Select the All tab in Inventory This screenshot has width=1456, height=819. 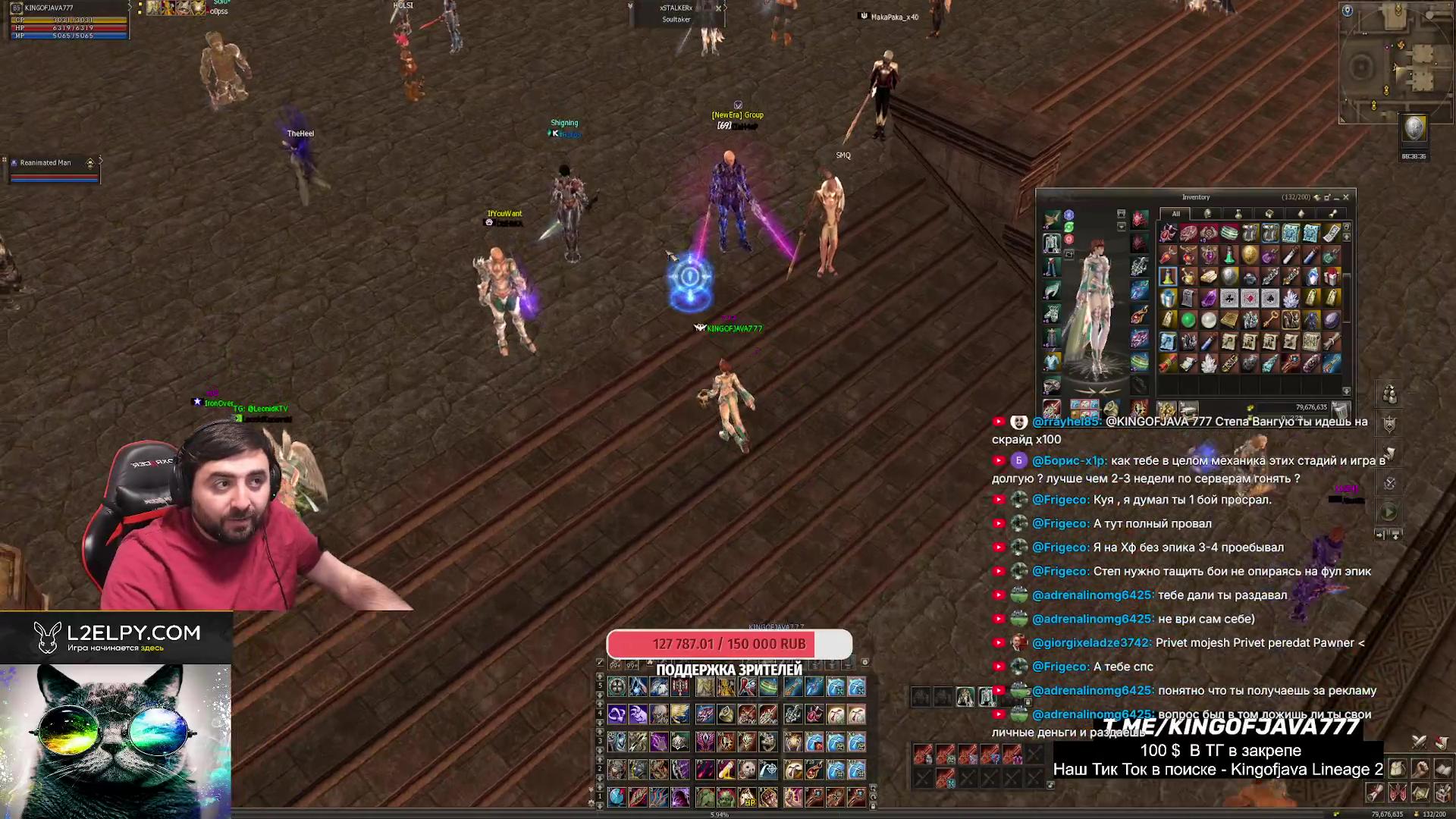[x=1175, y=214]
